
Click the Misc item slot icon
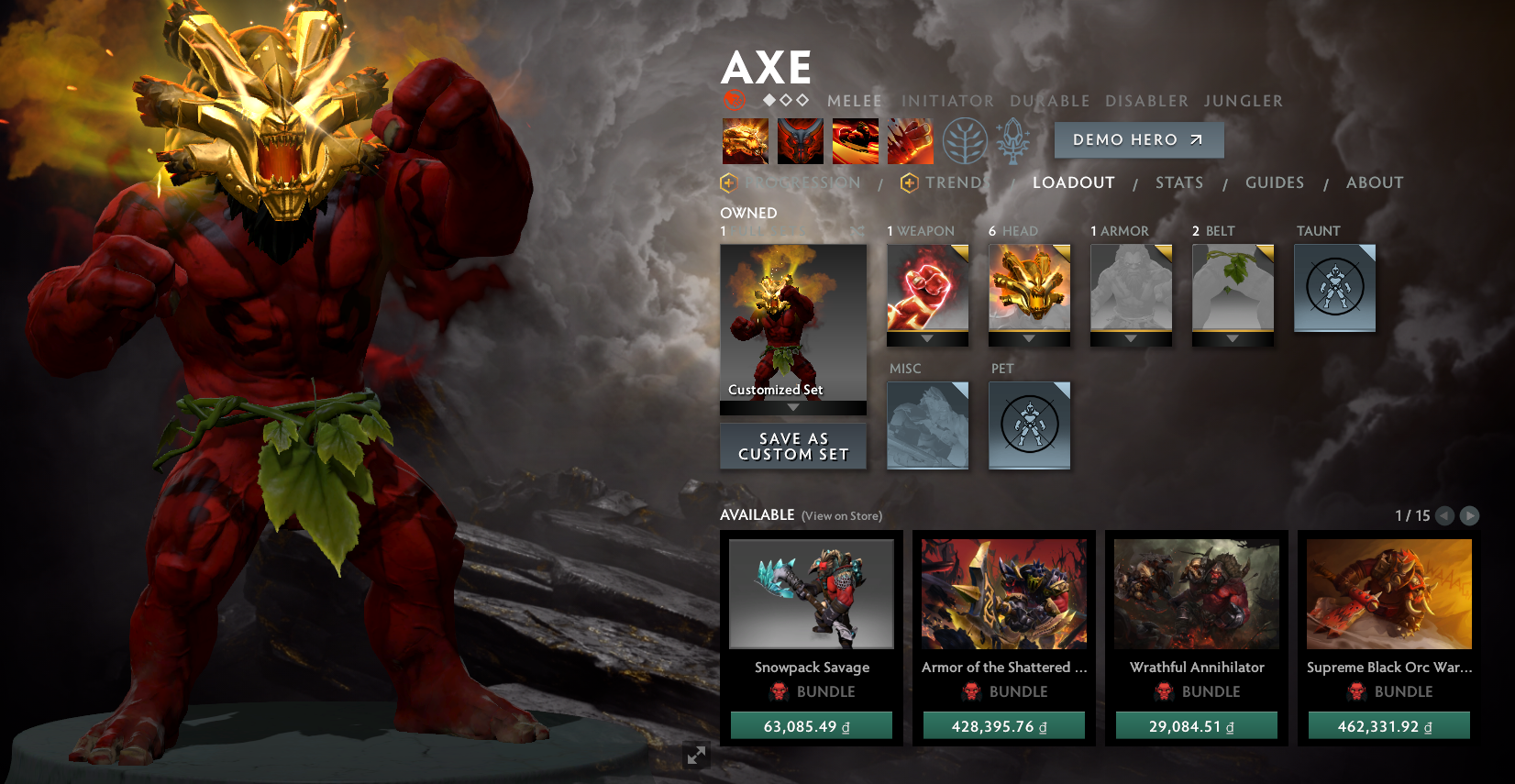(x=927, y=425)
